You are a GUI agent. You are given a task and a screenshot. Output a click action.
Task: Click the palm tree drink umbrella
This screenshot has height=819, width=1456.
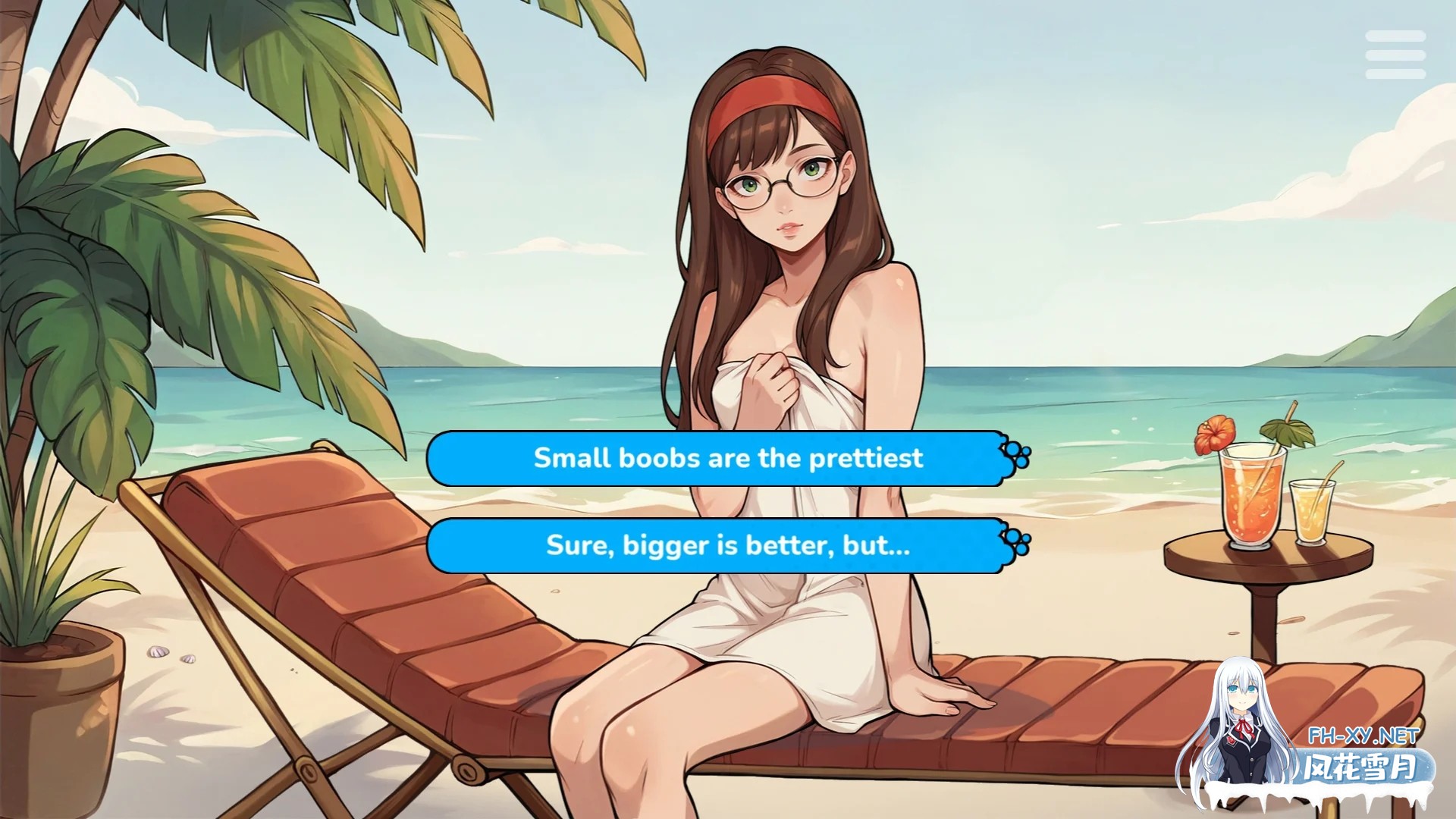click(x=1287, y=431)
